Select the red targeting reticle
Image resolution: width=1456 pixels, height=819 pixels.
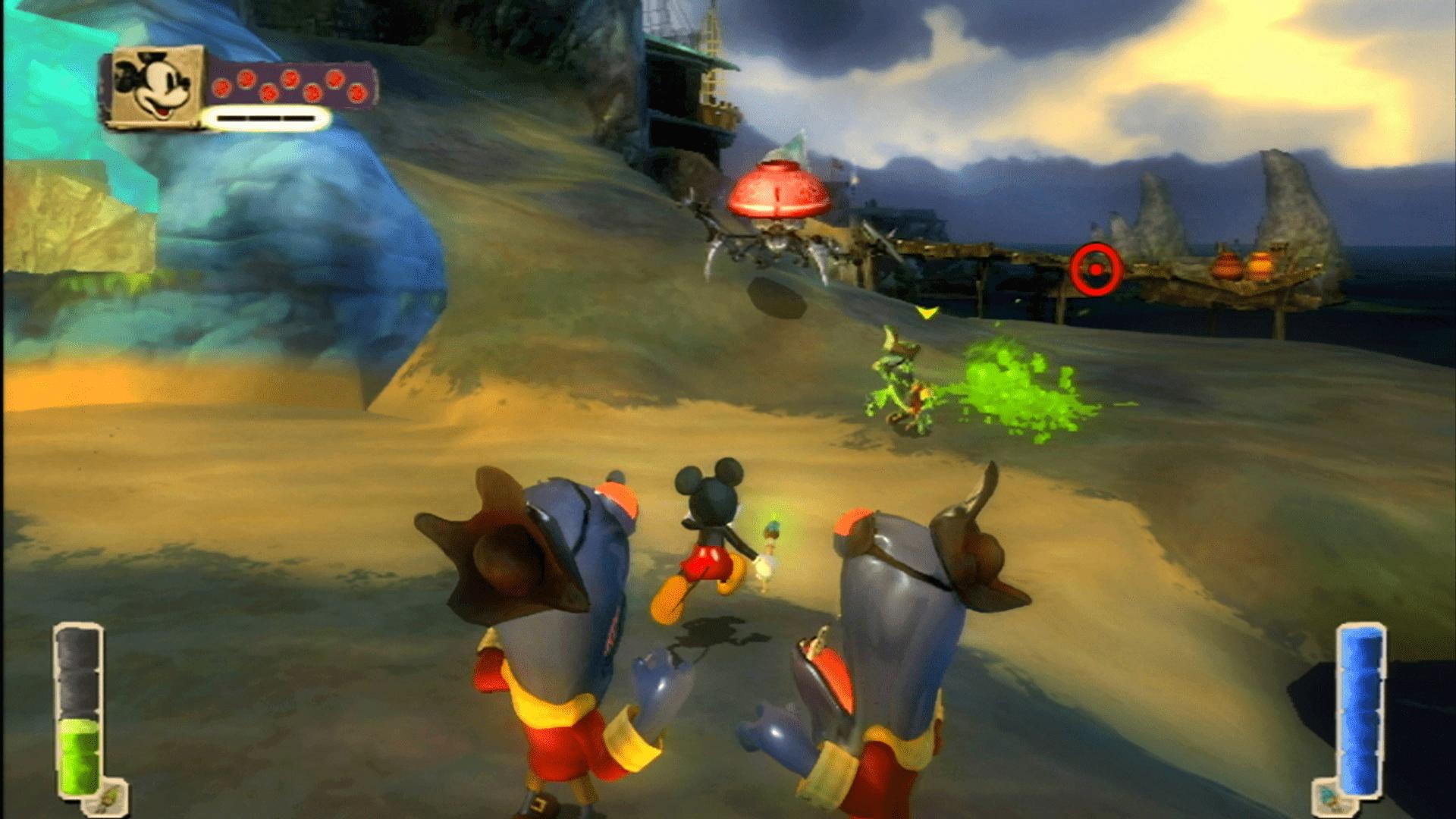click(1095, 267)
